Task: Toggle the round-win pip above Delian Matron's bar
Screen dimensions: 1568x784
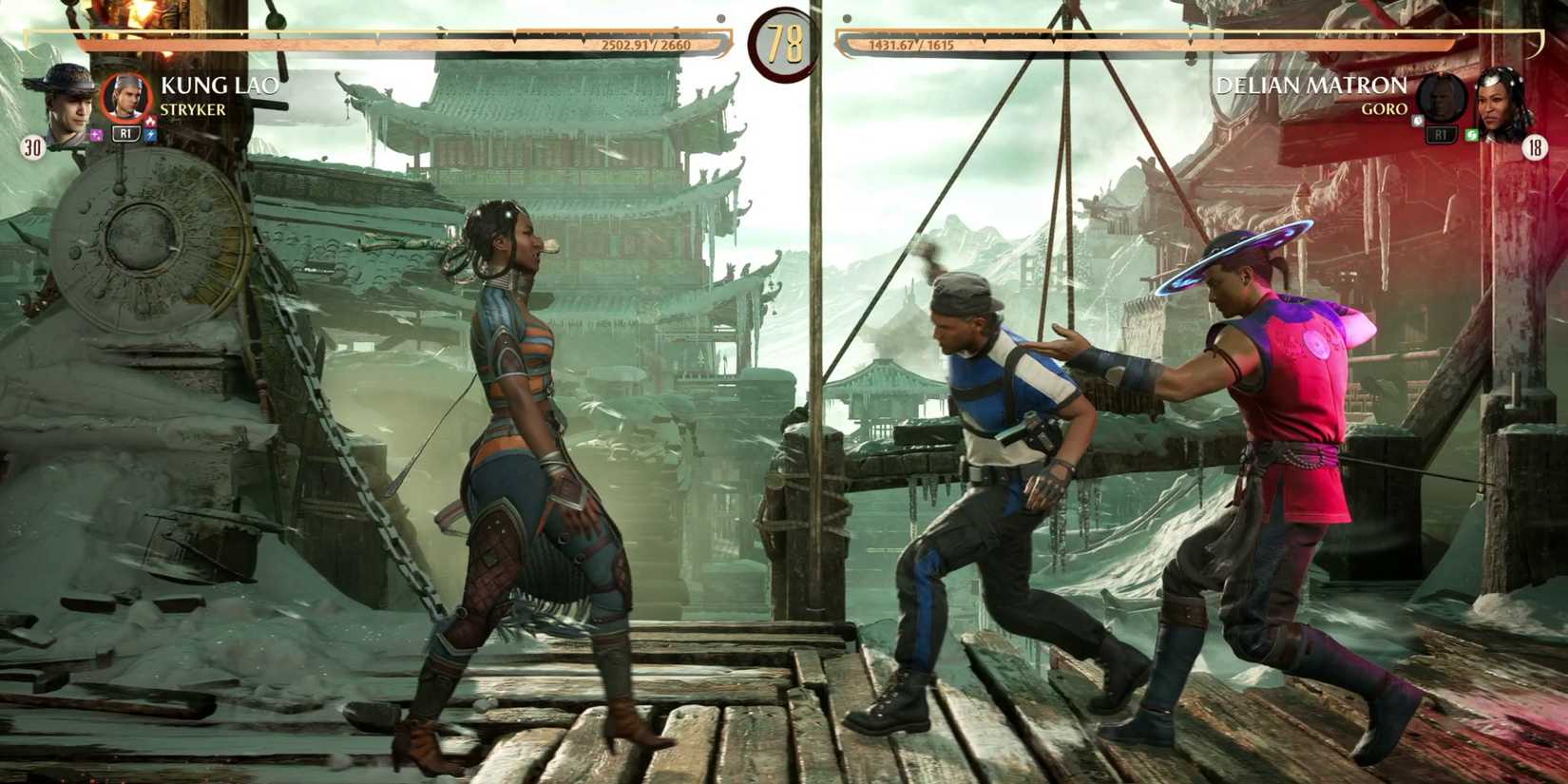Action: (x=846, y=18)
